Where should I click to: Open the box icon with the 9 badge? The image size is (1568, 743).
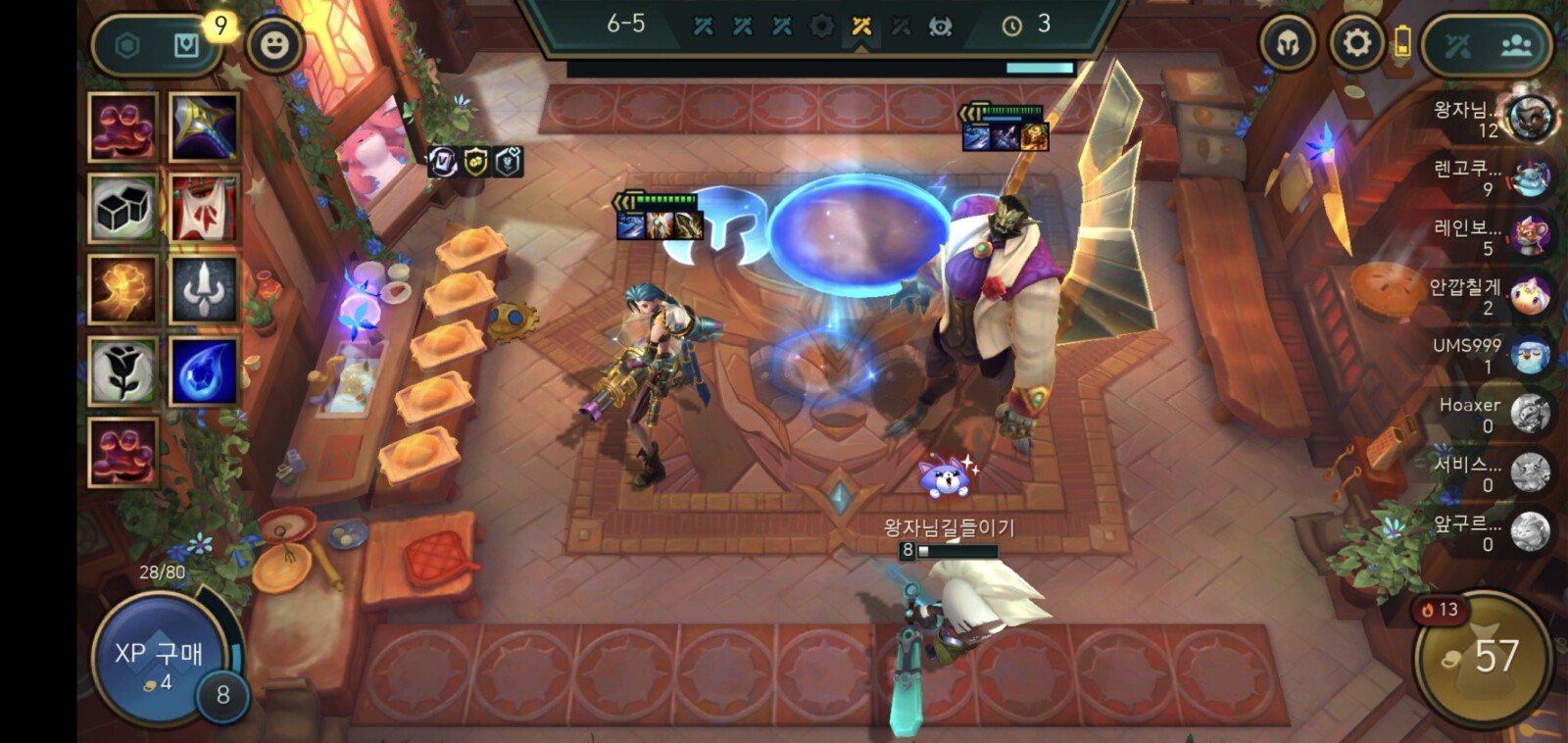[187, 45]
